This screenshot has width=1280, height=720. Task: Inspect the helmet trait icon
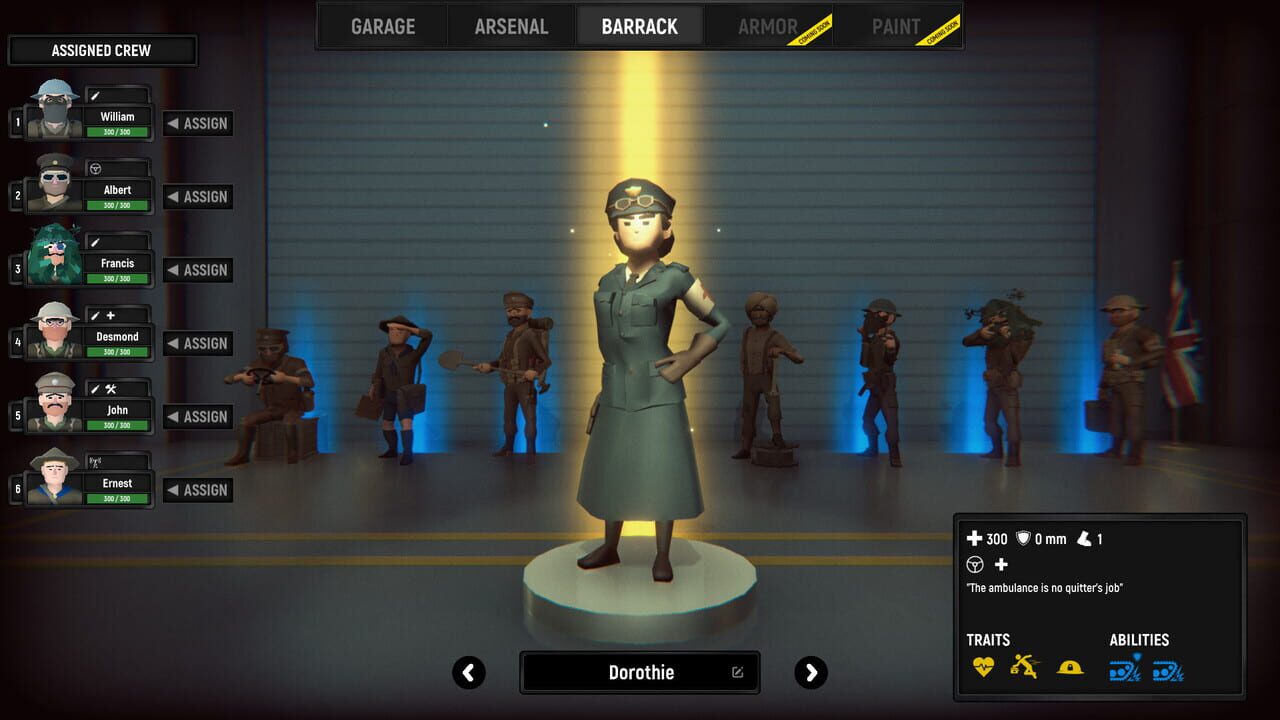click(x=1069, y=667)
